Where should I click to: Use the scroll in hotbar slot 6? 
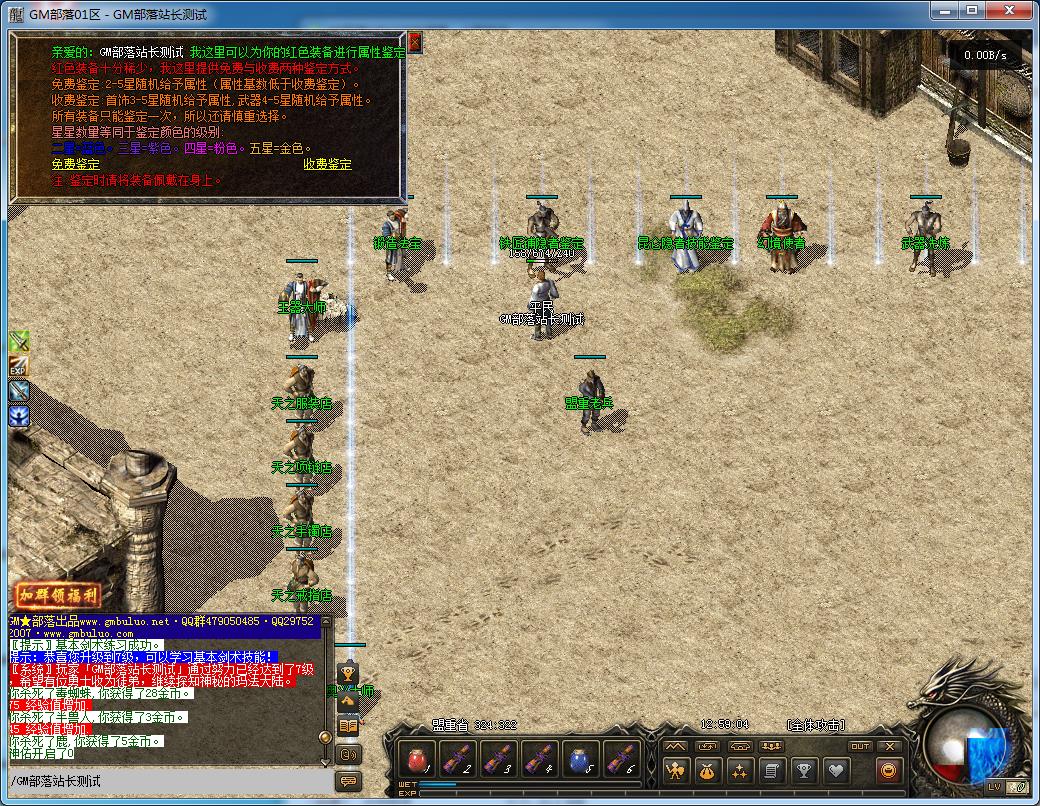(622, 759)
